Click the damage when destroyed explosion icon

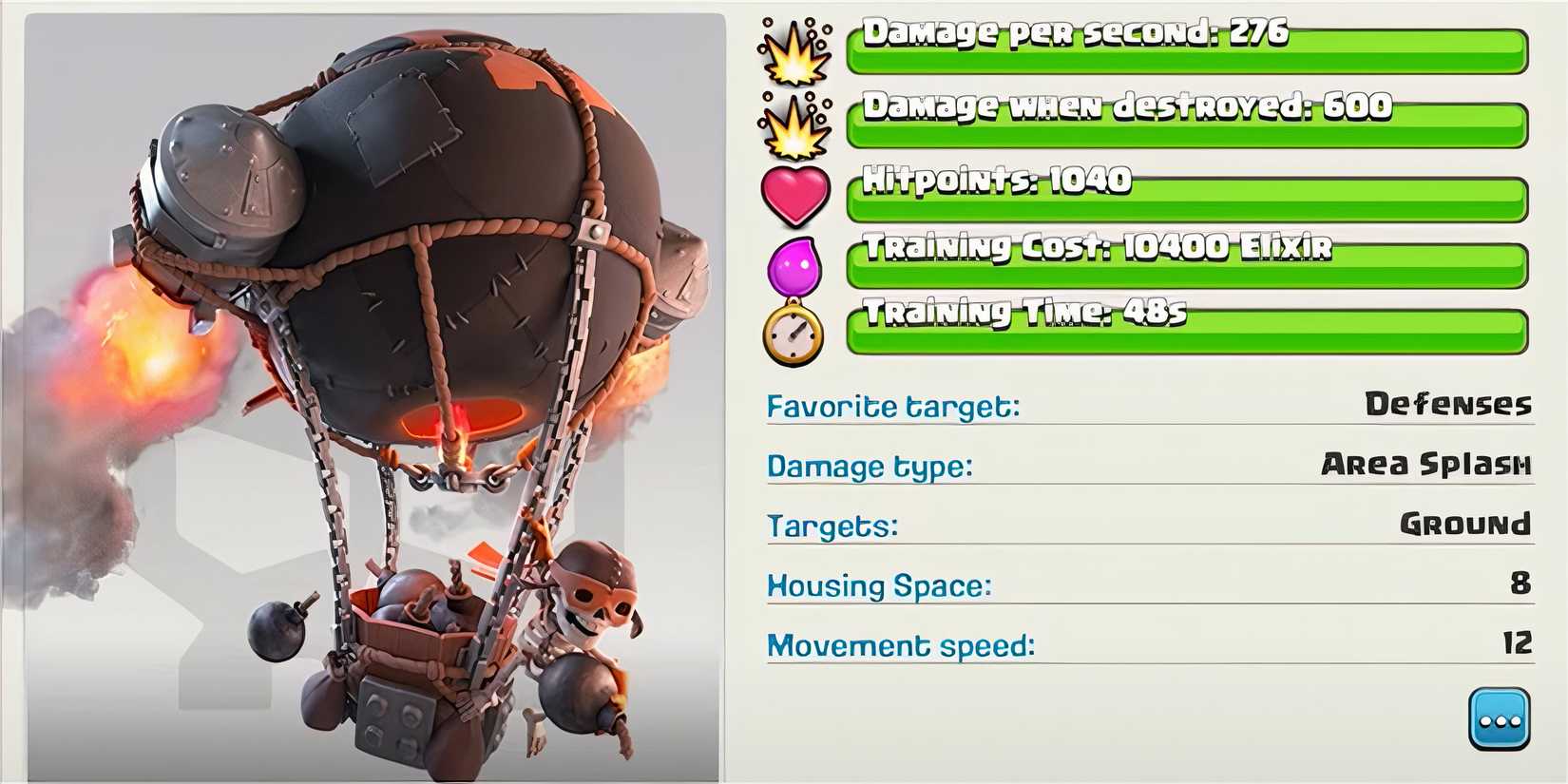[x=796, y=128]
